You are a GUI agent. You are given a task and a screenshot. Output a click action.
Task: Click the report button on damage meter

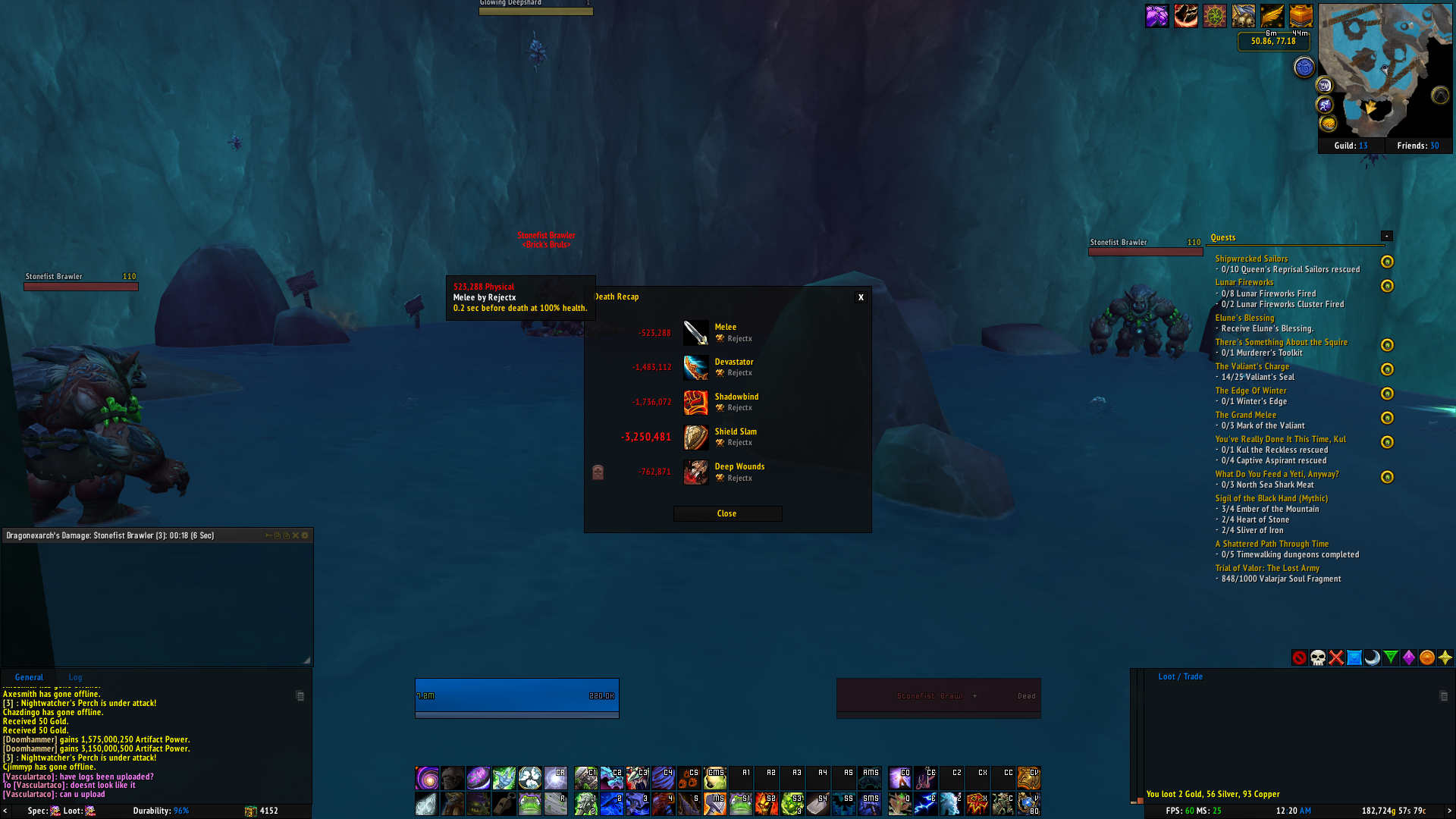[269, 535]
